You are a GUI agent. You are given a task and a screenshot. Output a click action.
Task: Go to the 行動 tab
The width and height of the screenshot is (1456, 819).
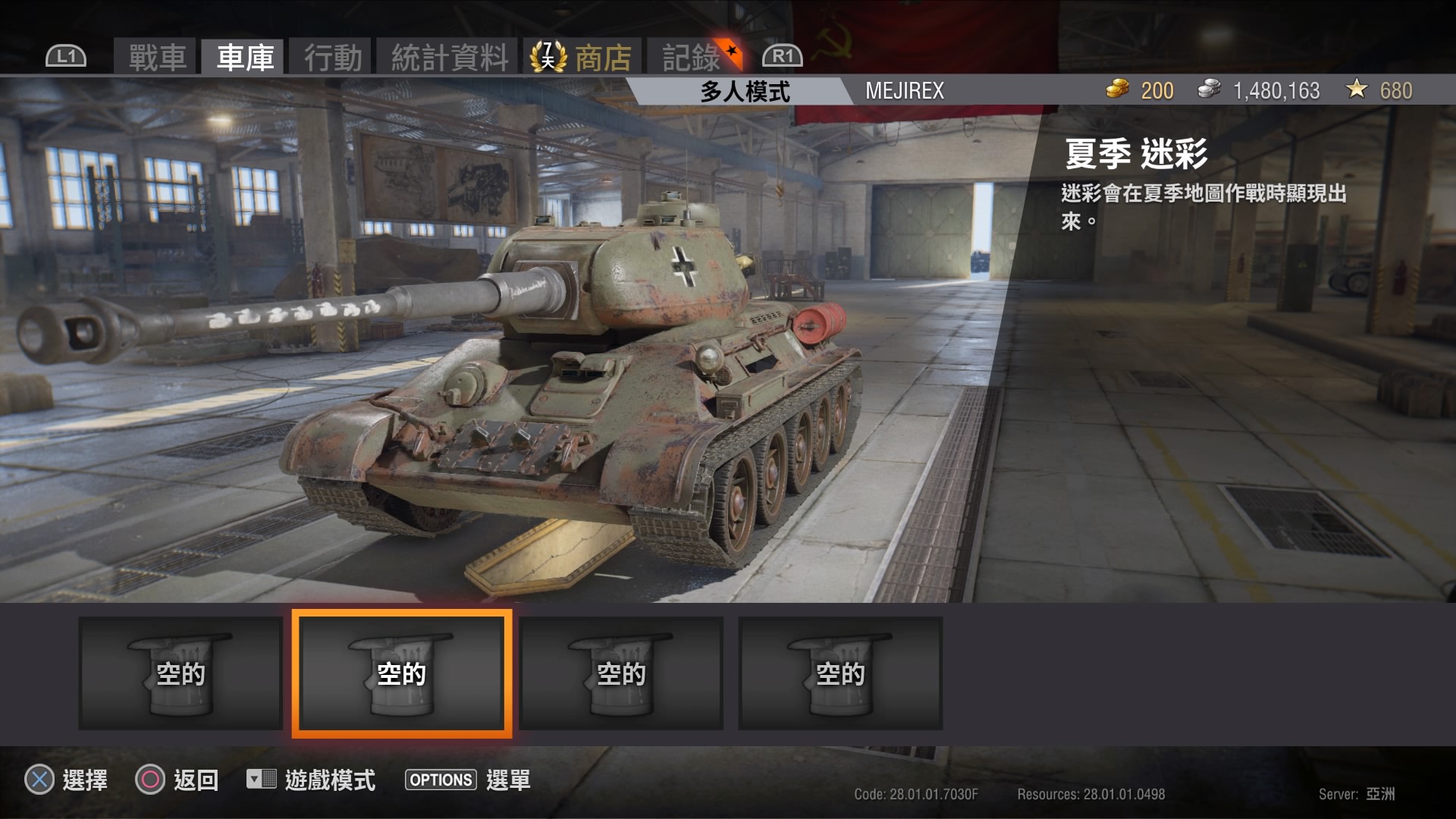(332, 57)
